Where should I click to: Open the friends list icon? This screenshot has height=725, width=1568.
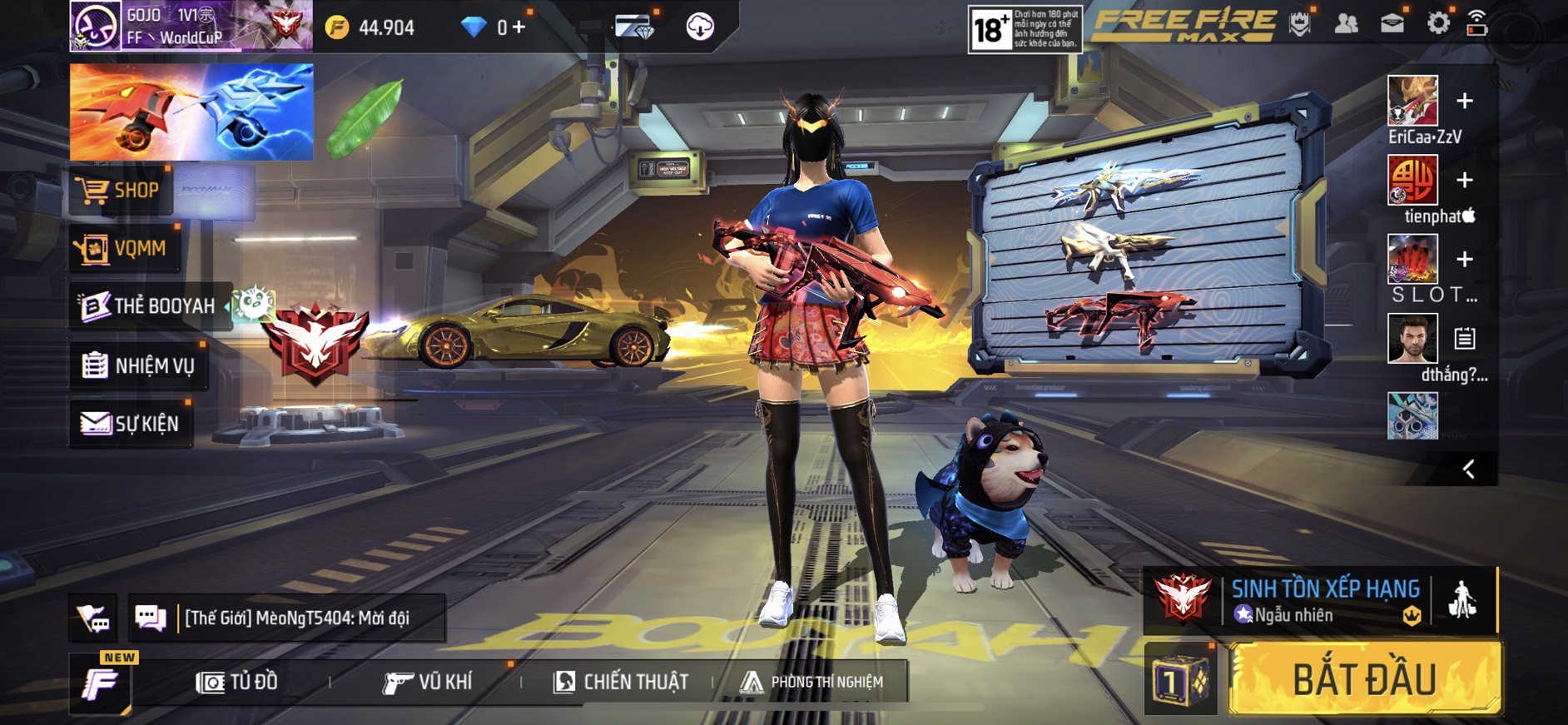(x=1346, y=24)
